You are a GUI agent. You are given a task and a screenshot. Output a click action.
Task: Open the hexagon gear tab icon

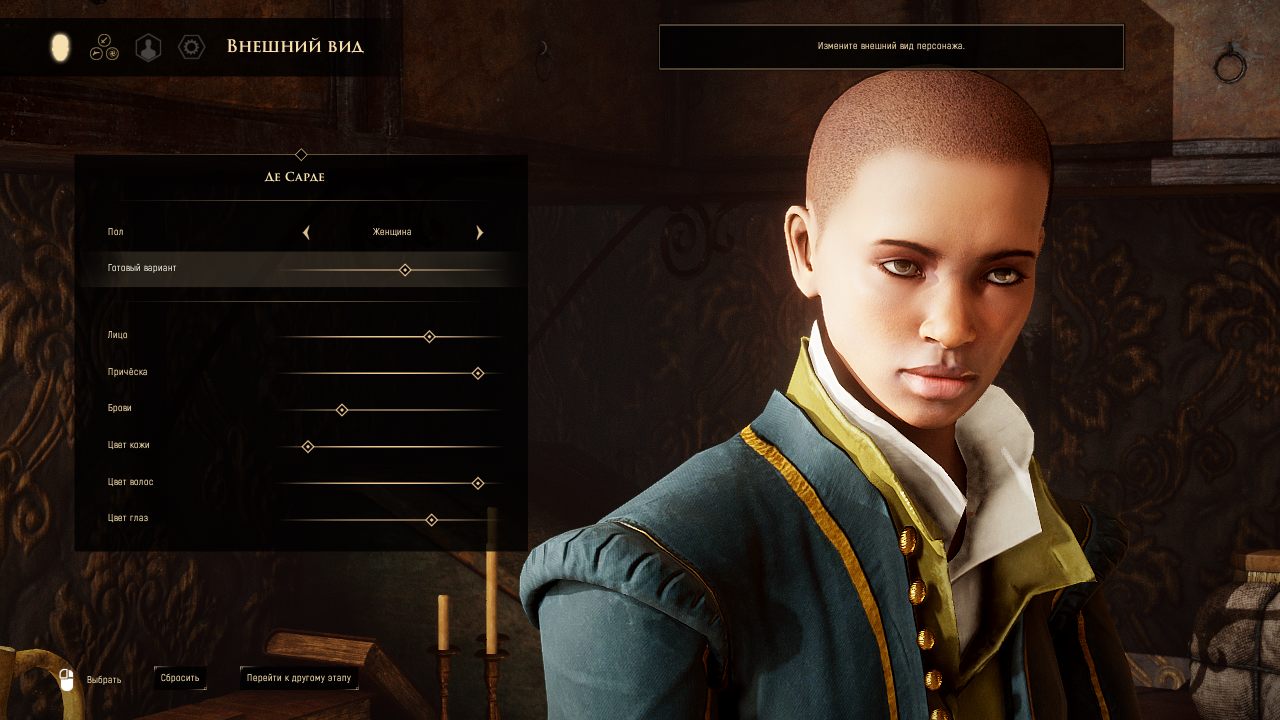pyautogui.click(x=191, y=47)
